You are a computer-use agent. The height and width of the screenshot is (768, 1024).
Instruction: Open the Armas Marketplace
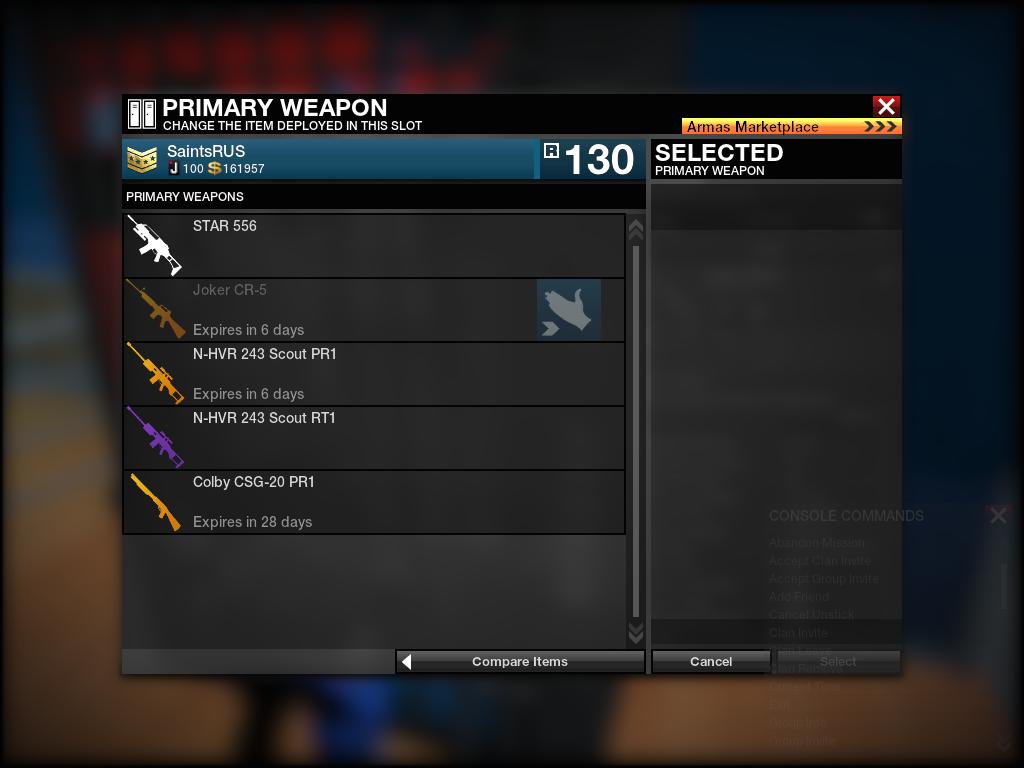click(791, 127)
